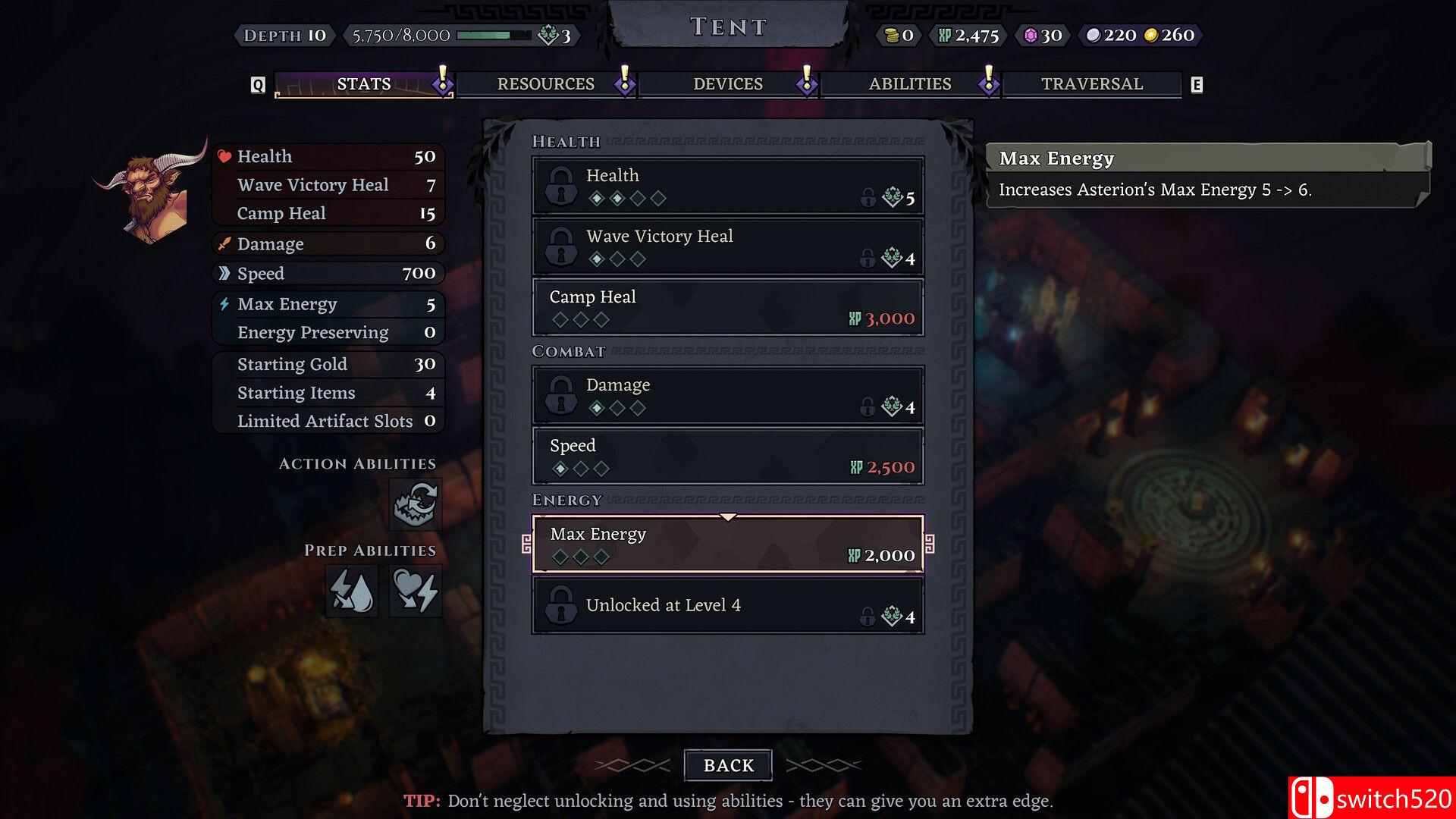Go to the Traversal tab
The height and width of the screenshot is (819, 1456).
tap(1091, 84)
